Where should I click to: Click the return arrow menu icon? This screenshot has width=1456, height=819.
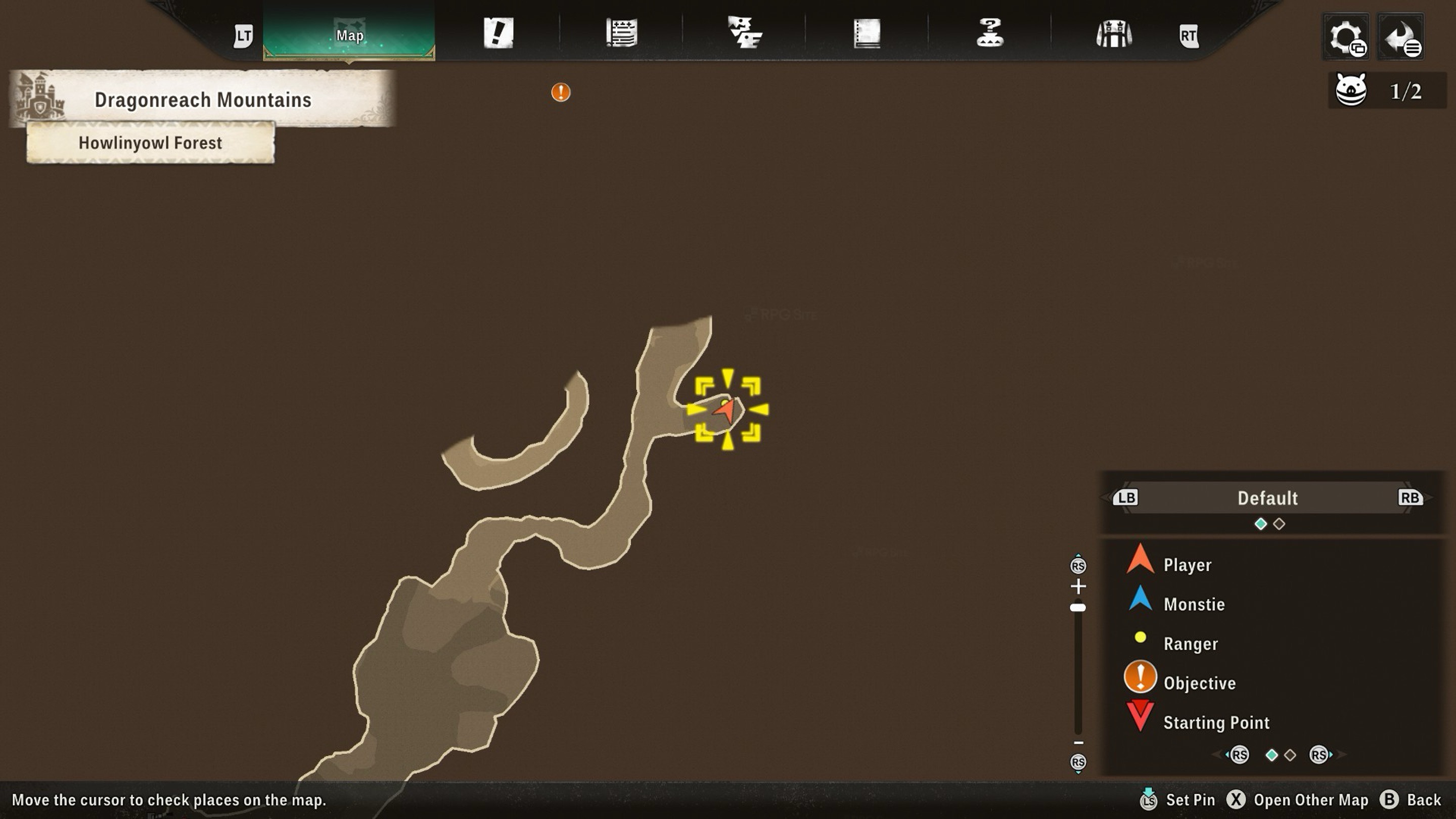click(x=1400, y=37)
